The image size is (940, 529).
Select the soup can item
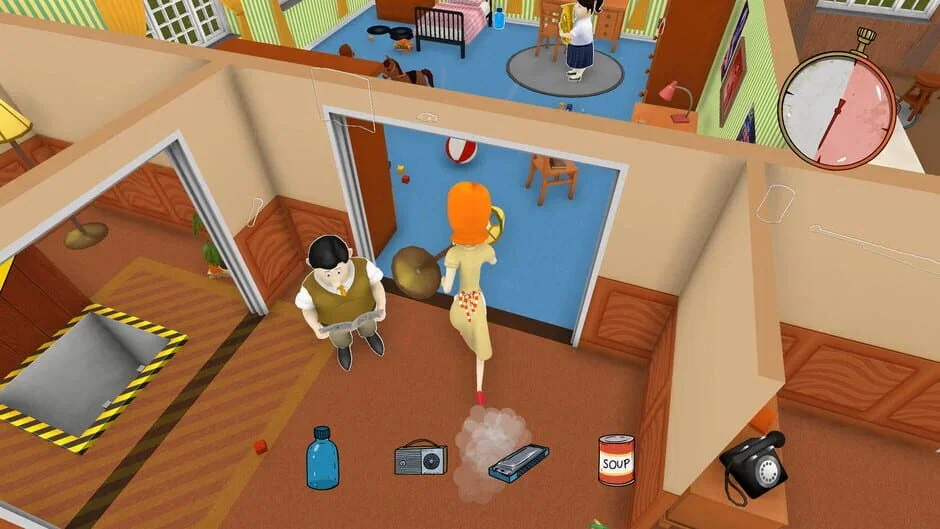(x=616, y=459)
